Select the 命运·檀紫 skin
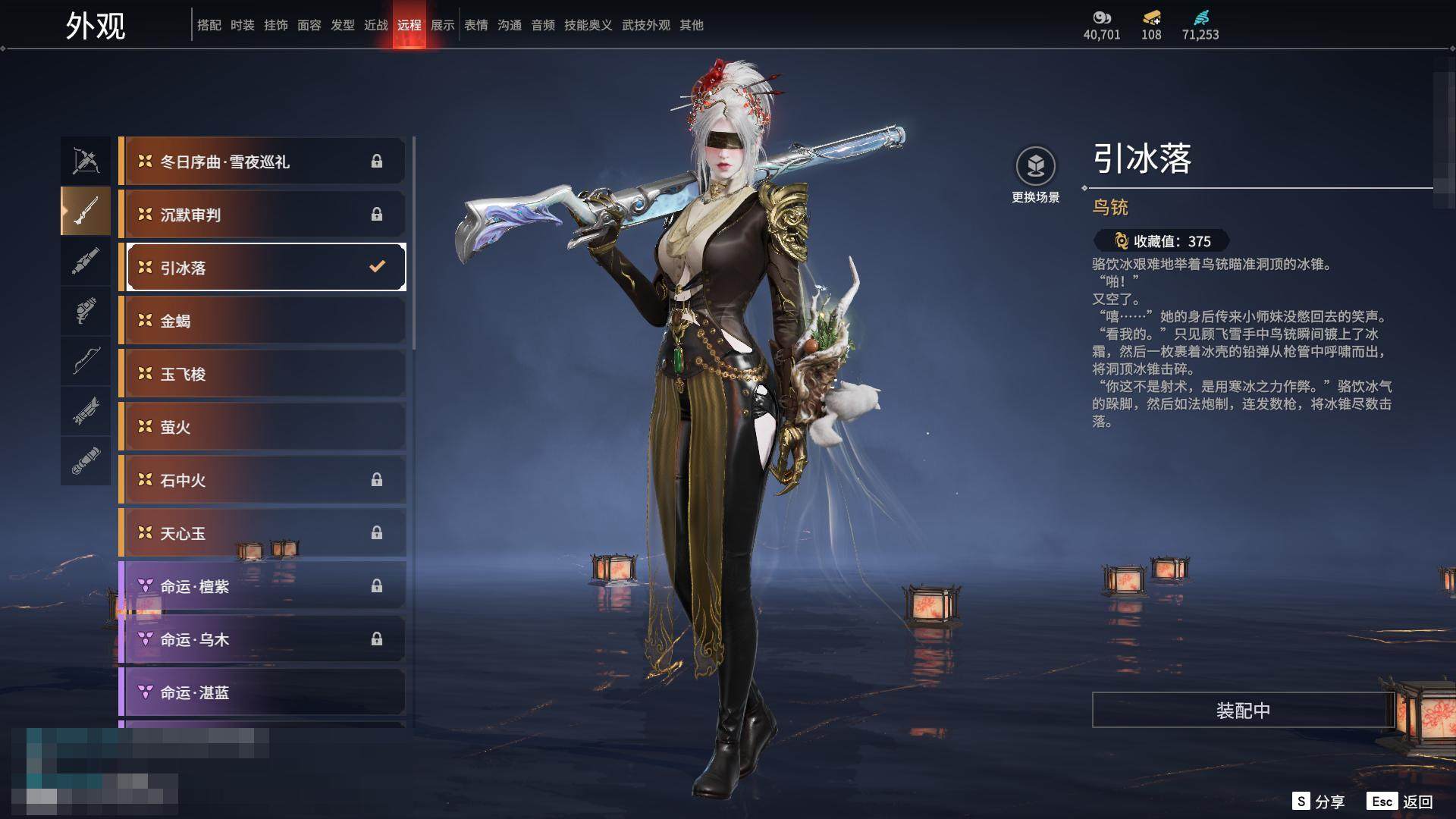This screenshot has height=819, width=1456. click(x=262, y=586)
